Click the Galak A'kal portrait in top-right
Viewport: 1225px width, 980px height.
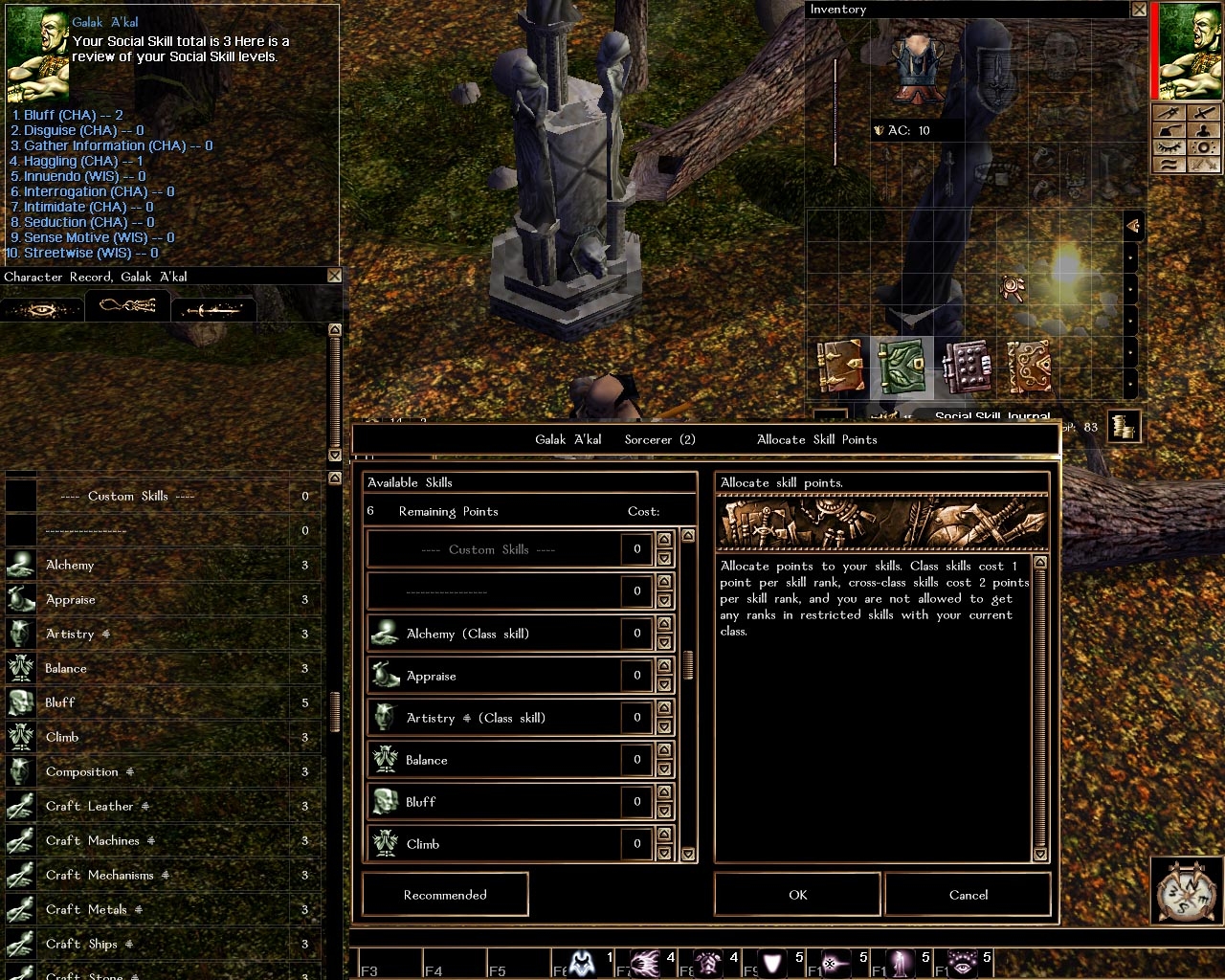(1191, 51)
